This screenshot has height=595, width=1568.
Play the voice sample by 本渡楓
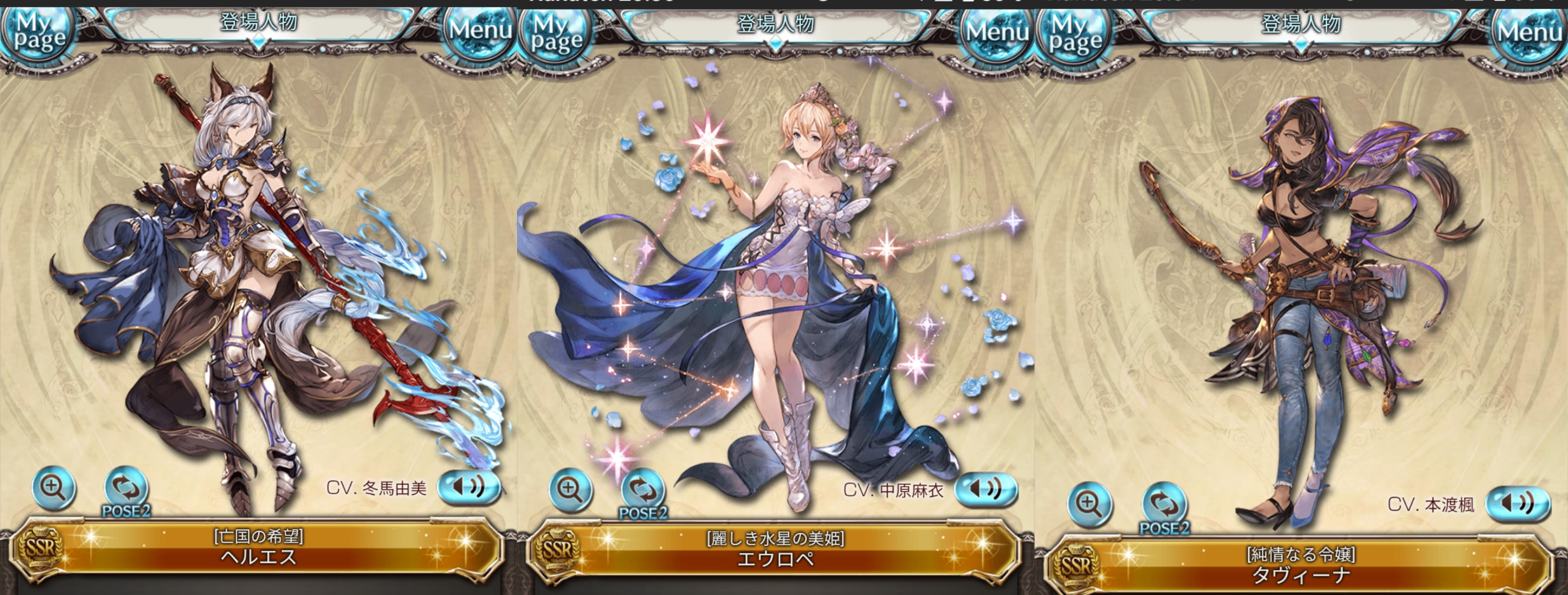click(1517, 504)
